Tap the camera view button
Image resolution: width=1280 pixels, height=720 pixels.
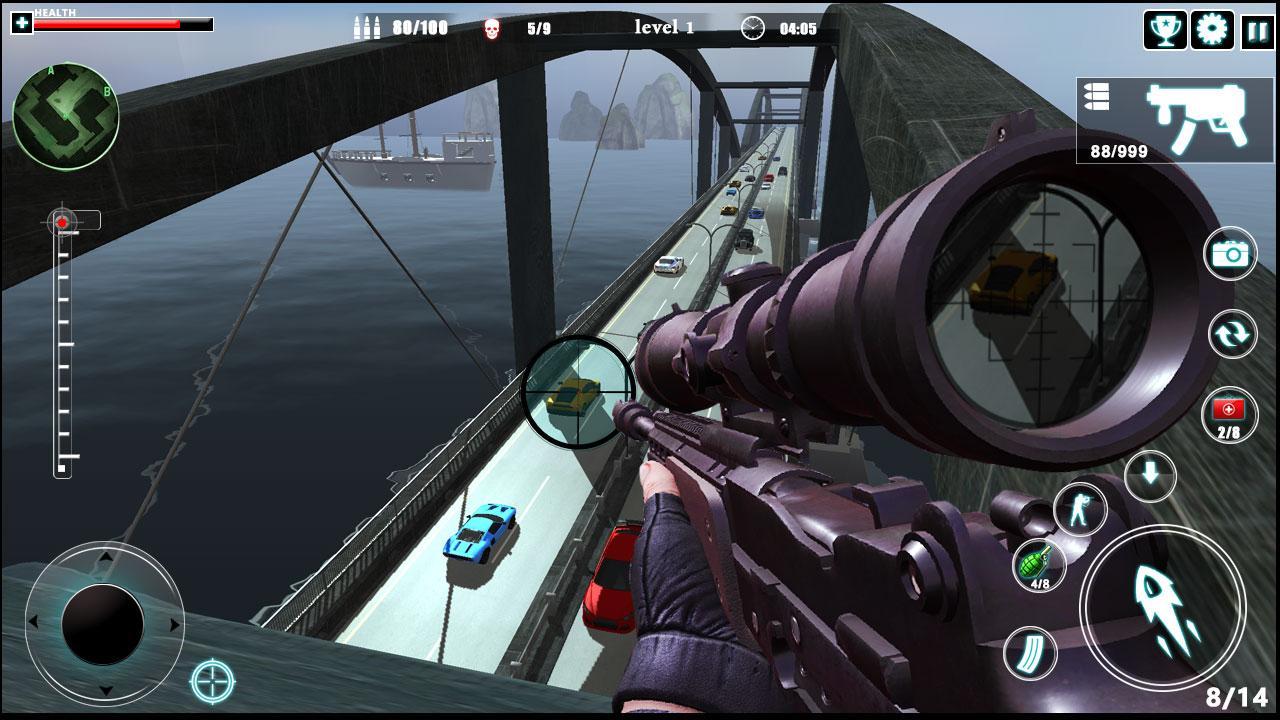pyautogui.click(x=1231, y=254)
